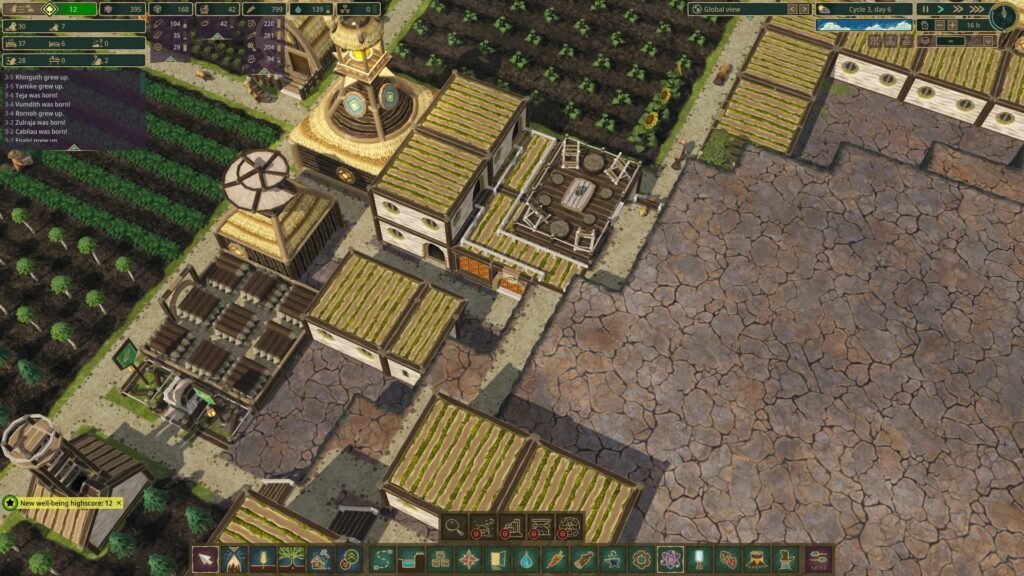
Task: Open the atom science building category
Action: (671, 559)
